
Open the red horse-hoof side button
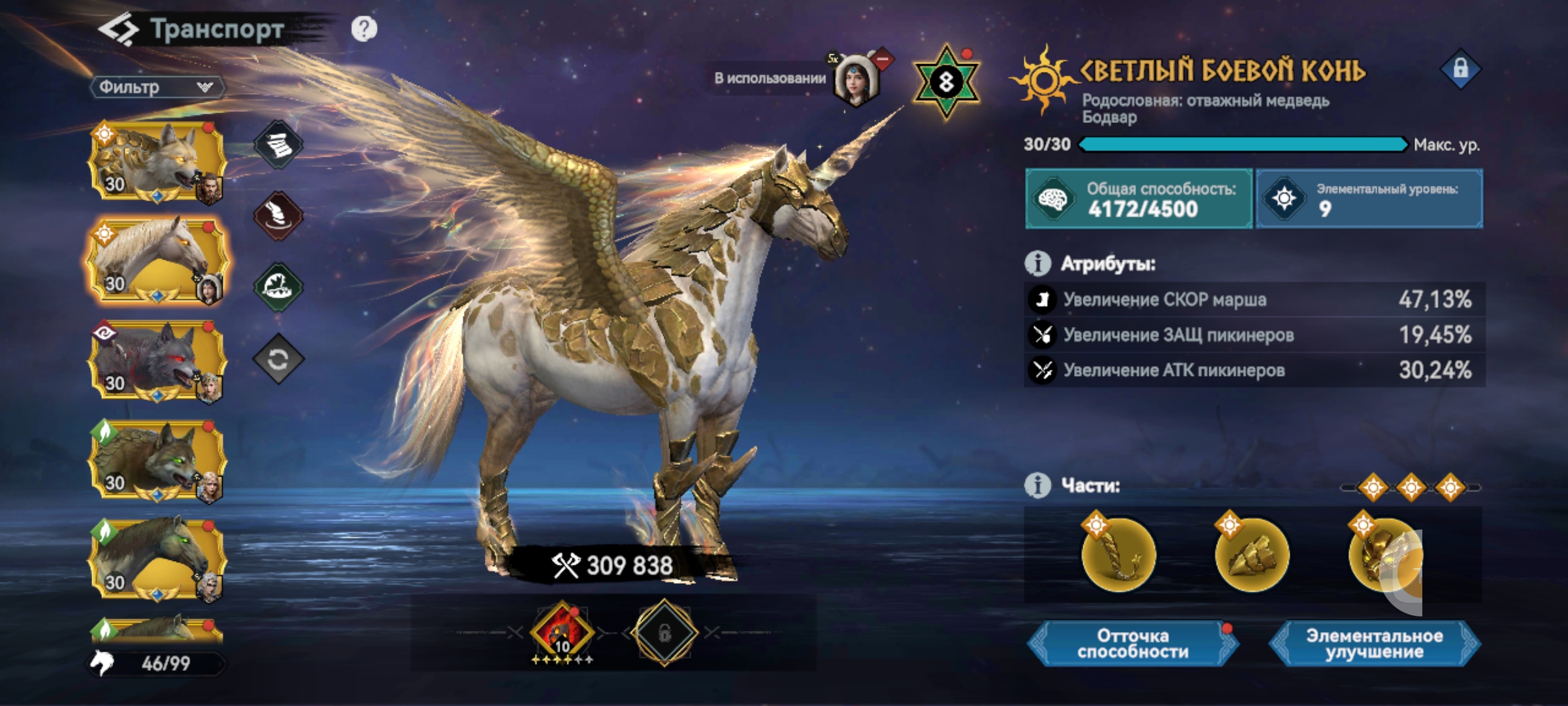tap(278, 216)
